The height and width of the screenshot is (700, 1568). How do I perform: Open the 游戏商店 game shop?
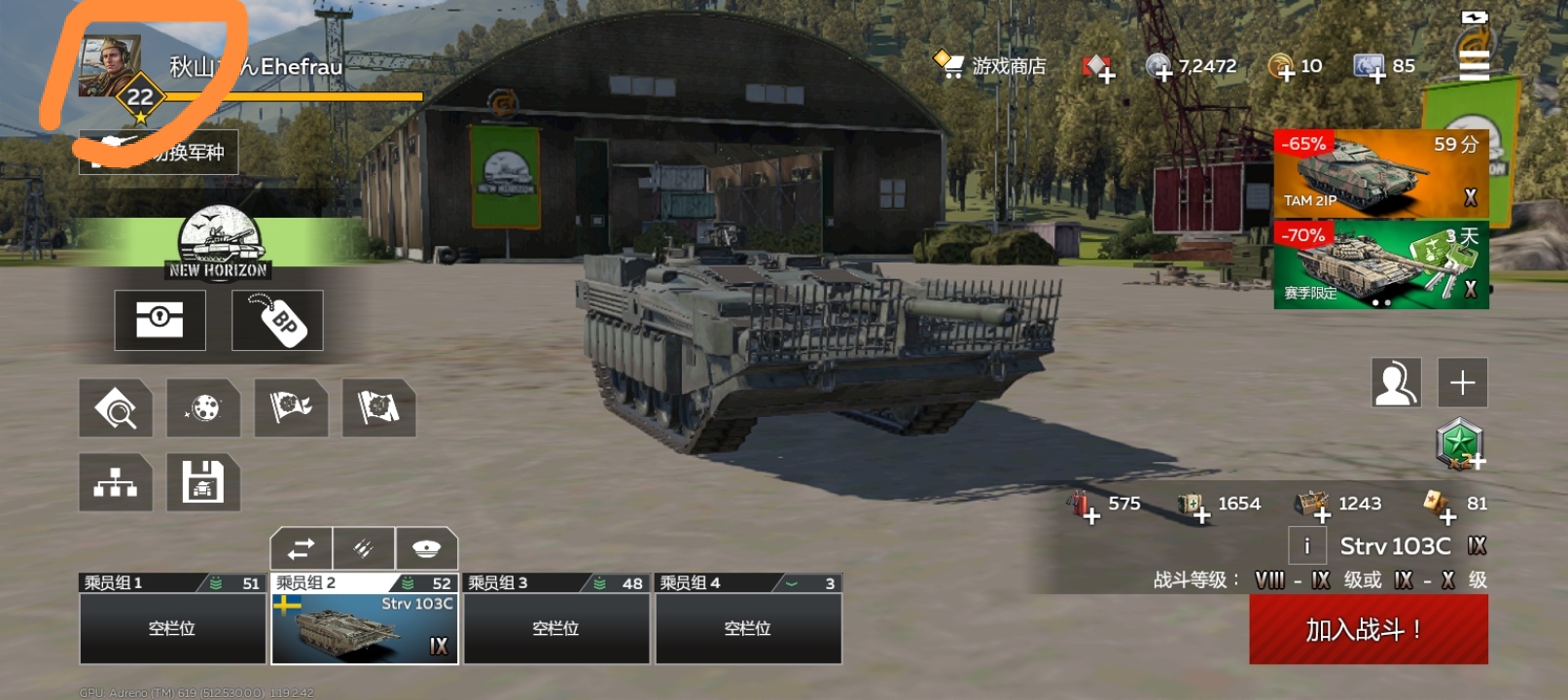(990, 65)
